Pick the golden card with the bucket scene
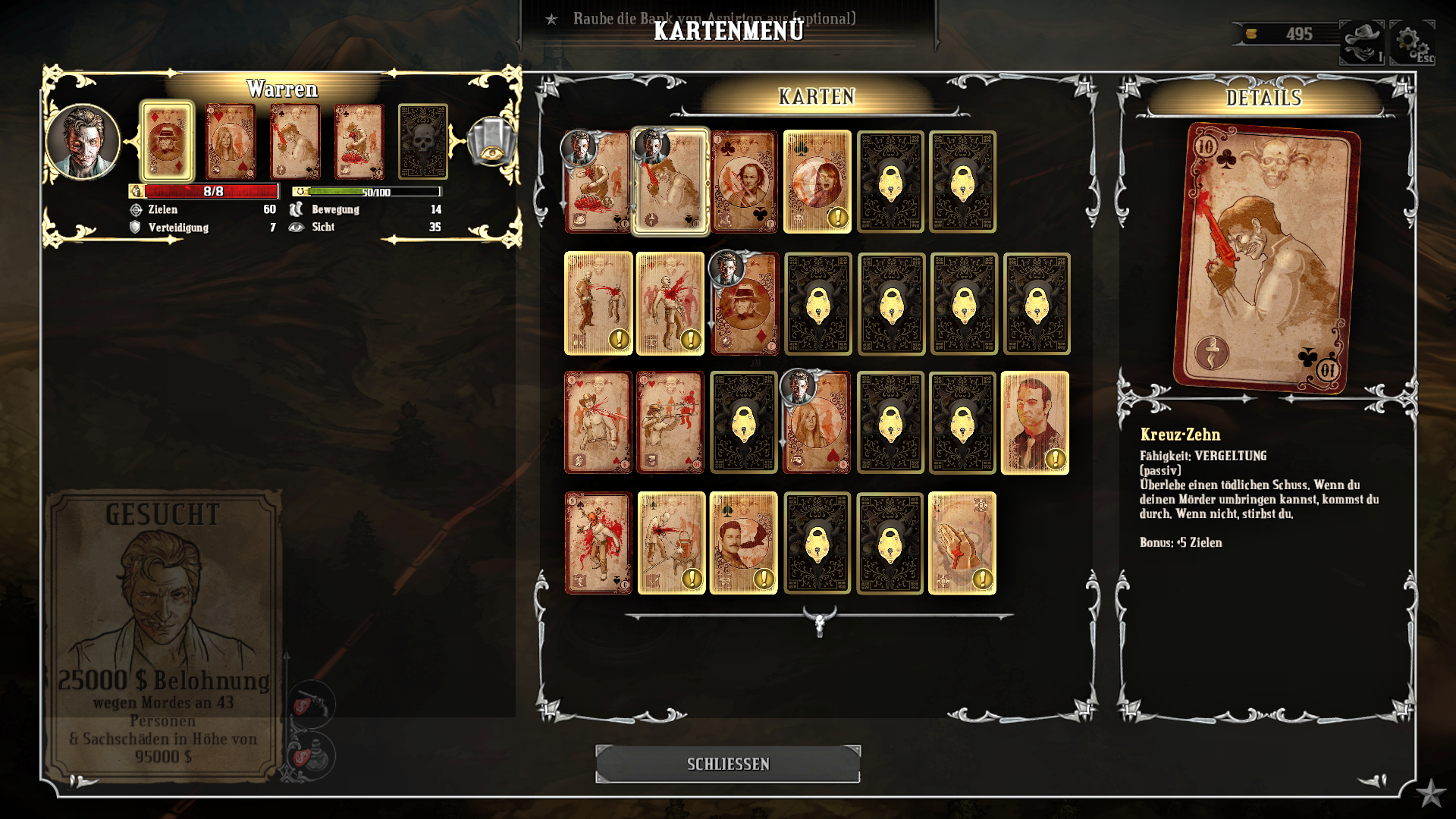Image resolution: width=1456 pixels, height=819 pixels. pos(671,543)
